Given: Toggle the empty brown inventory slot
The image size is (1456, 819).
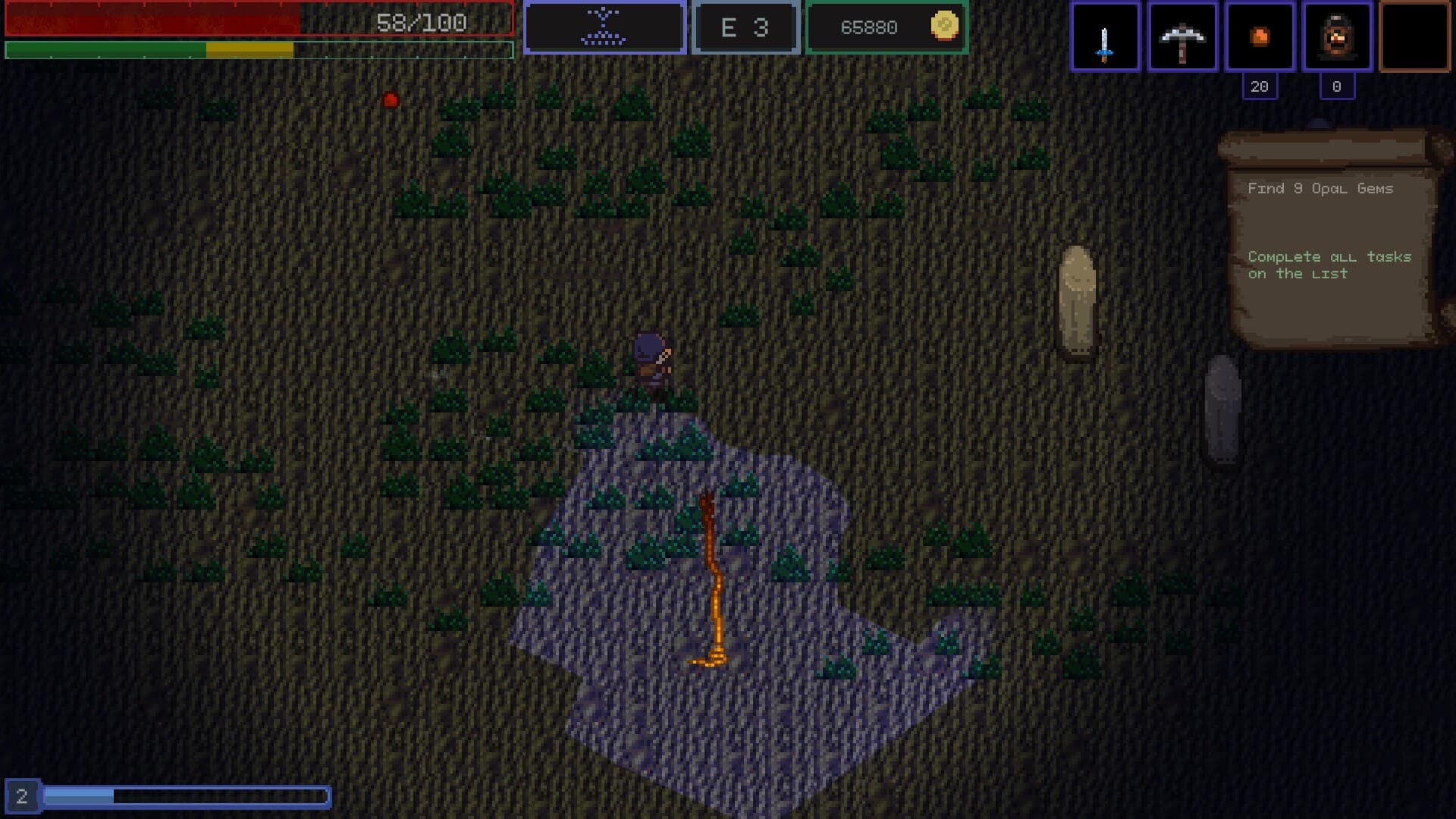Looking at the screenshot, I should point(1414,37).
